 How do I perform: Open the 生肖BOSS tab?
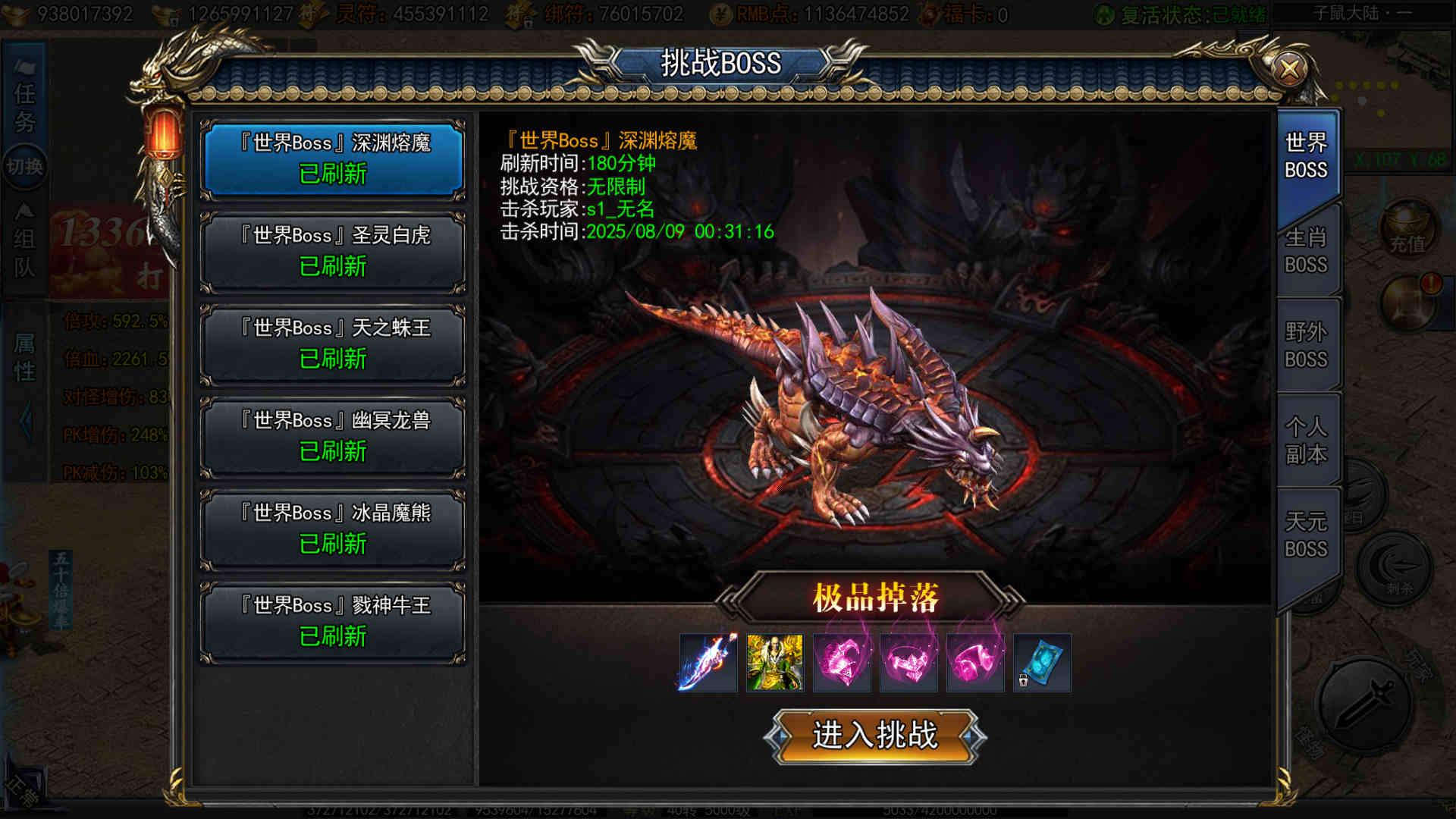click(1306, 251)
